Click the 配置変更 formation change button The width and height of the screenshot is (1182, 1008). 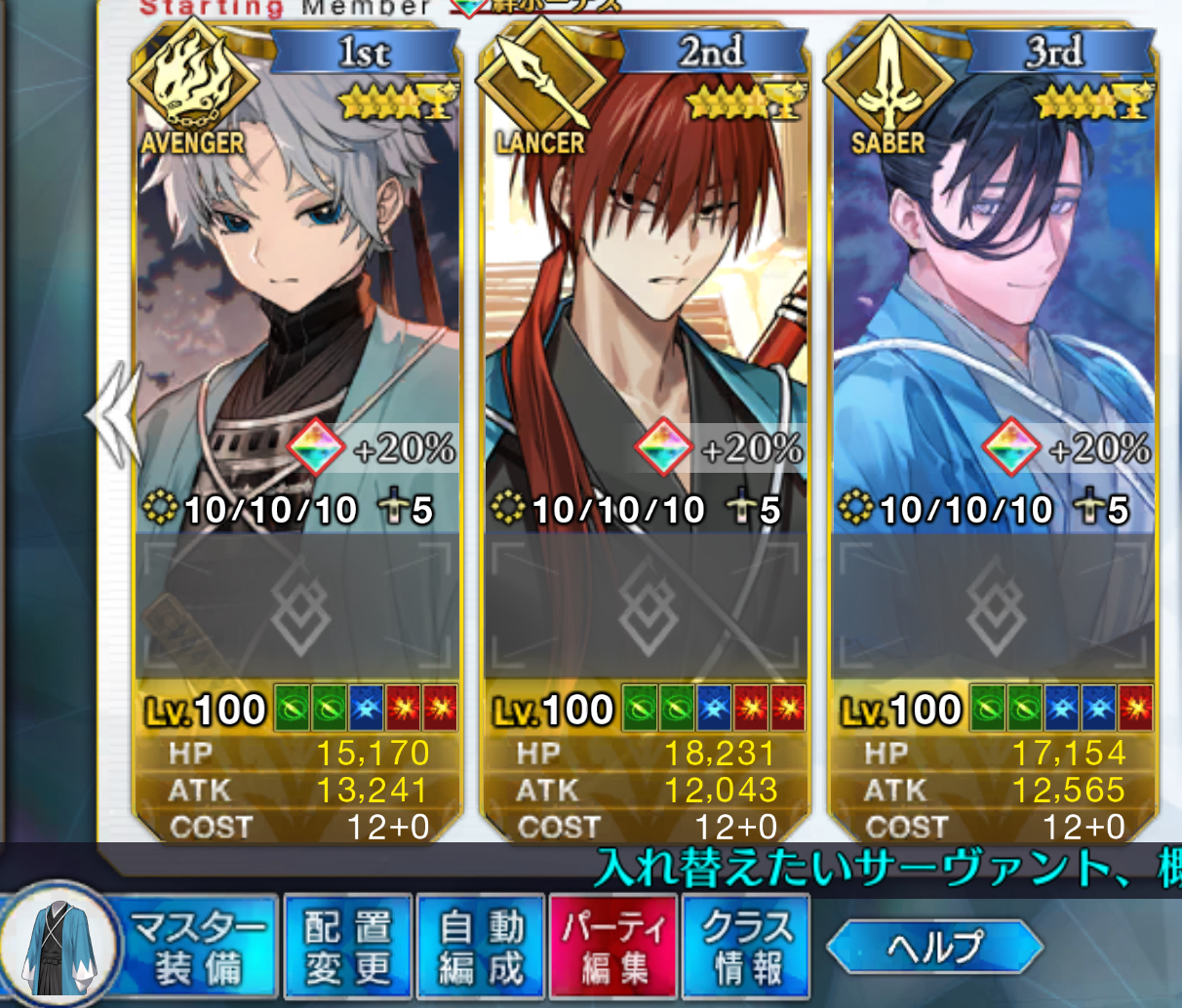point(348,948)
